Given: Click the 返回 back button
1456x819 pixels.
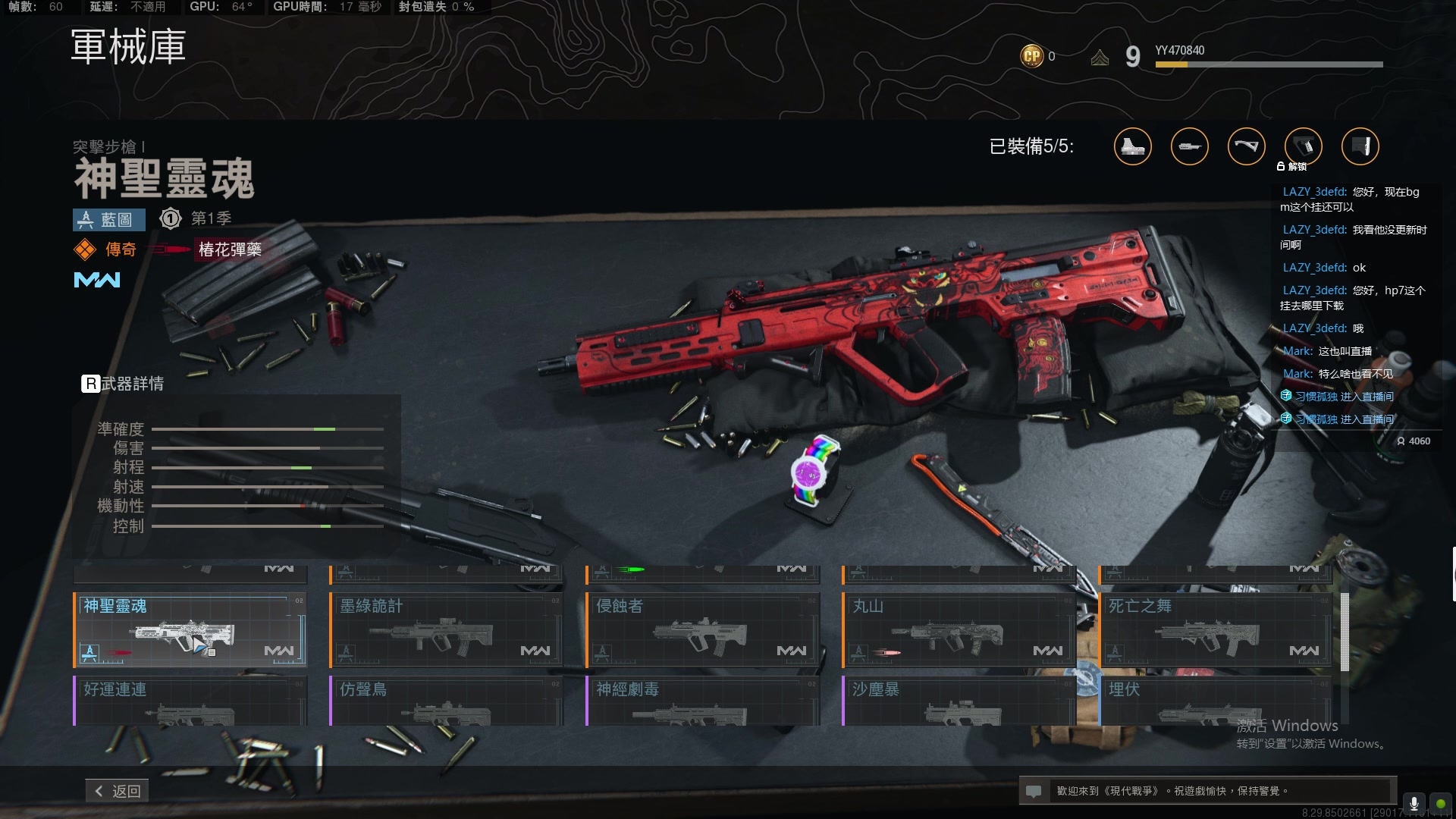Looking at the screenshot, I should [118, 791].
